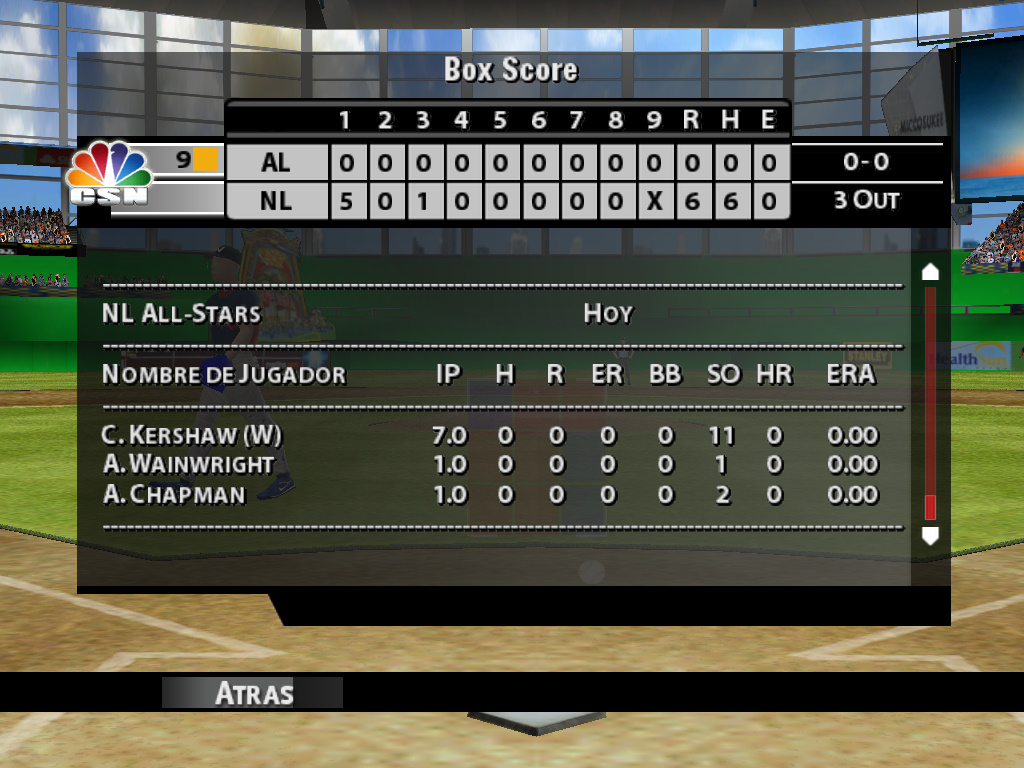Choose A. Chapman's pitching row
Viewport: 1024px width, 768px height.
coord(490,495)
